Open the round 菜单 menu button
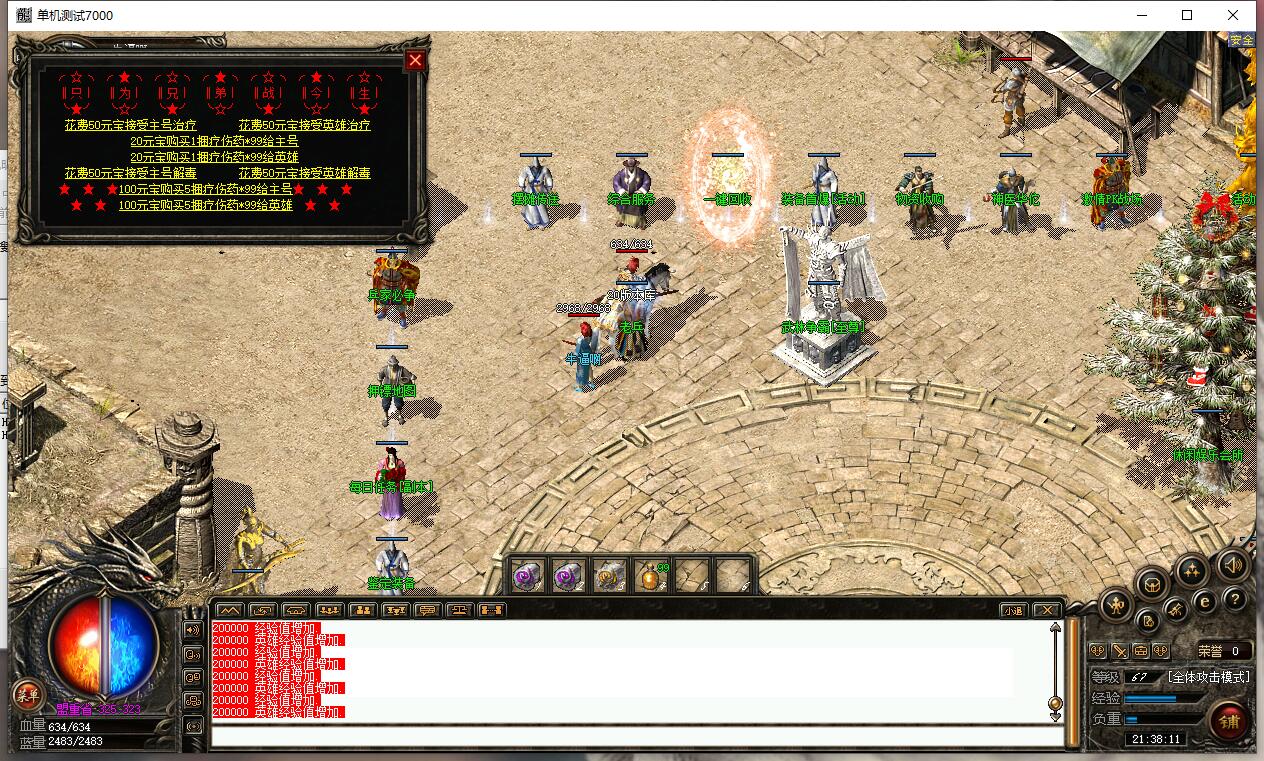1264x761 pixels. point(27,694)
